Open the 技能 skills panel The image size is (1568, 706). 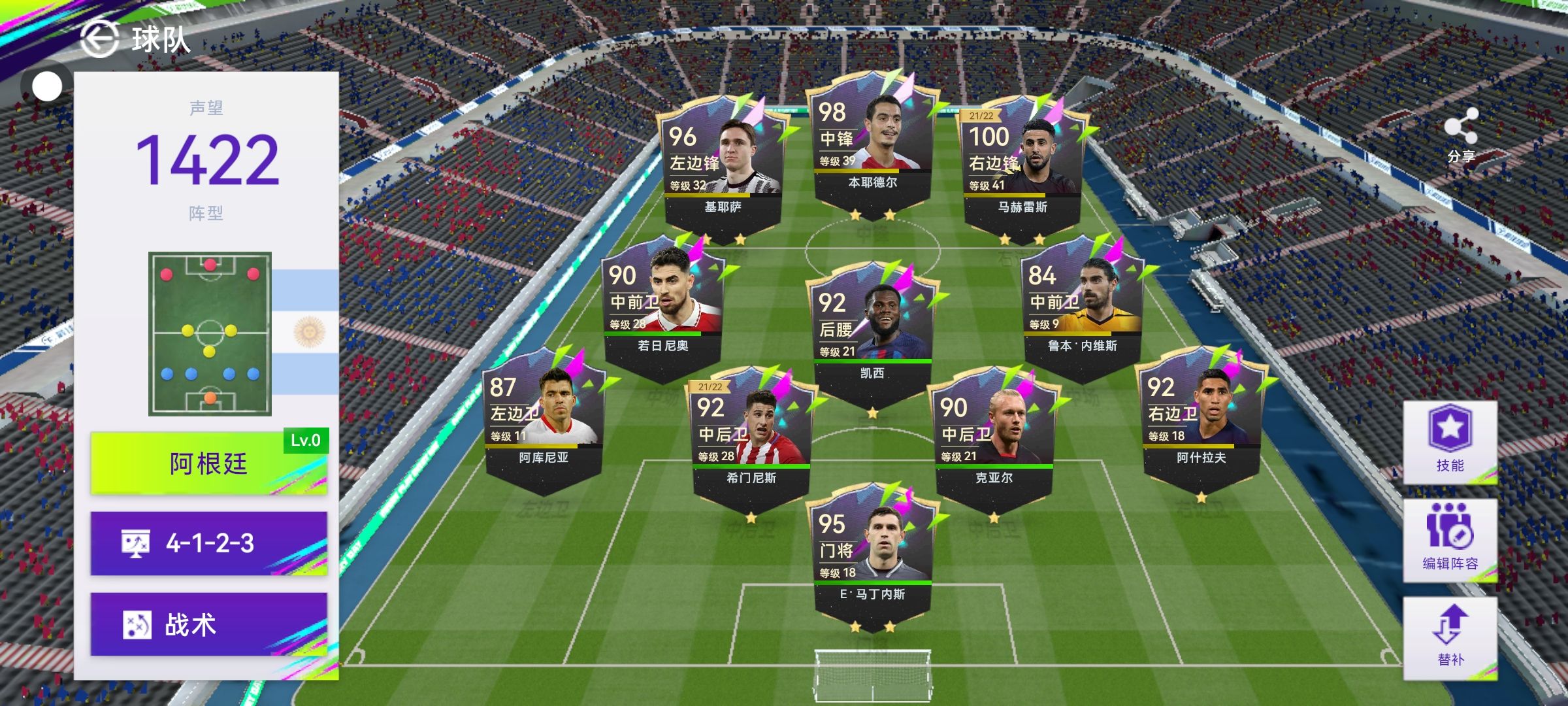pos(1450,442)
